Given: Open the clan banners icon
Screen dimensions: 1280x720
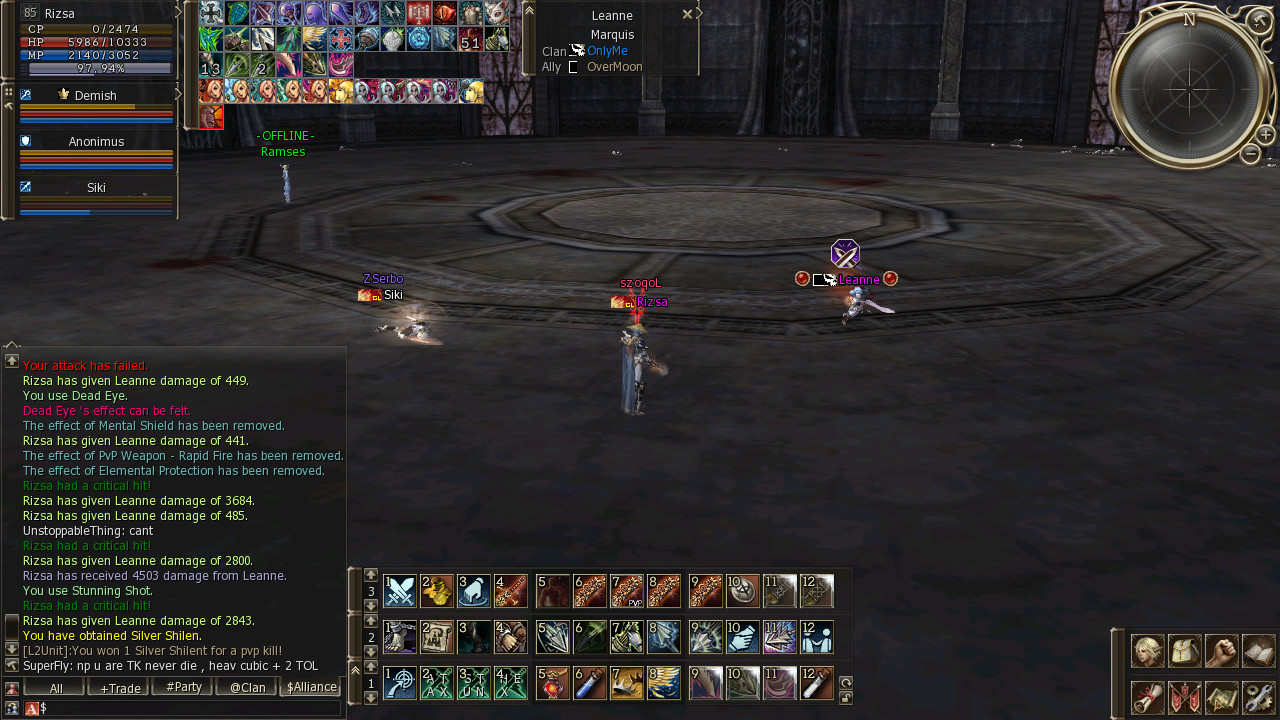Looking at the screenshot, I should tap(1184, 697).
